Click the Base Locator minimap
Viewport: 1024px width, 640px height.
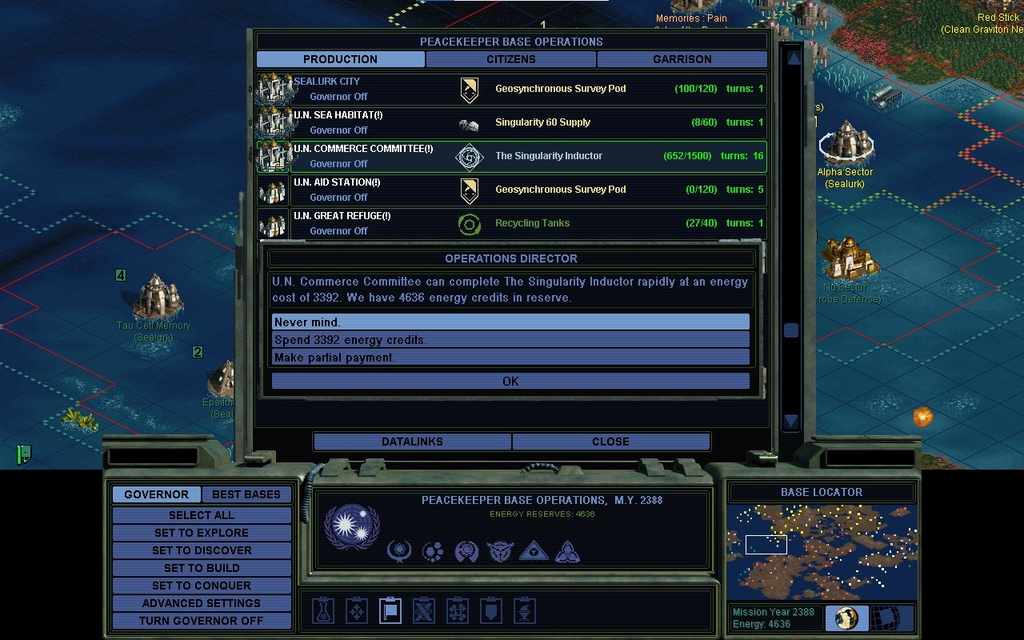[821, 551]
